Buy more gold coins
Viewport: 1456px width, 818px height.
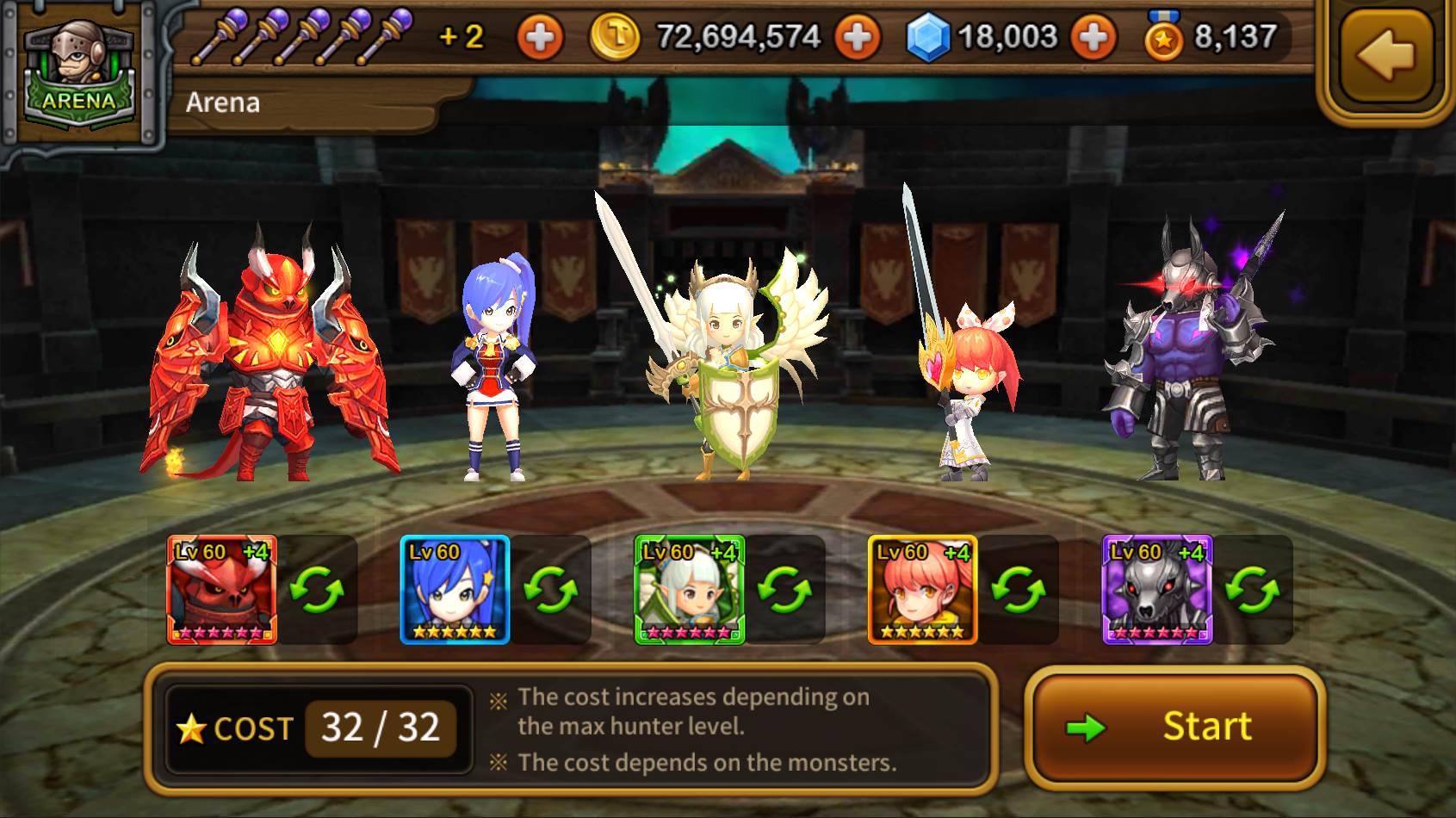(858, 38)
